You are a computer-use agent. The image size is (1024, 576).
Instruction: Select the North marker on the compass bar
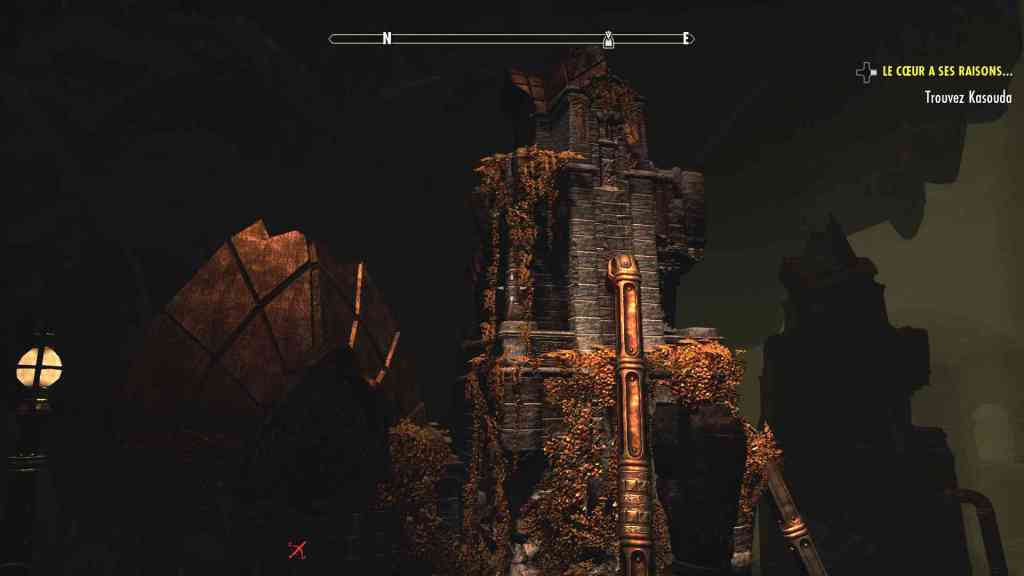click(386, 39)
